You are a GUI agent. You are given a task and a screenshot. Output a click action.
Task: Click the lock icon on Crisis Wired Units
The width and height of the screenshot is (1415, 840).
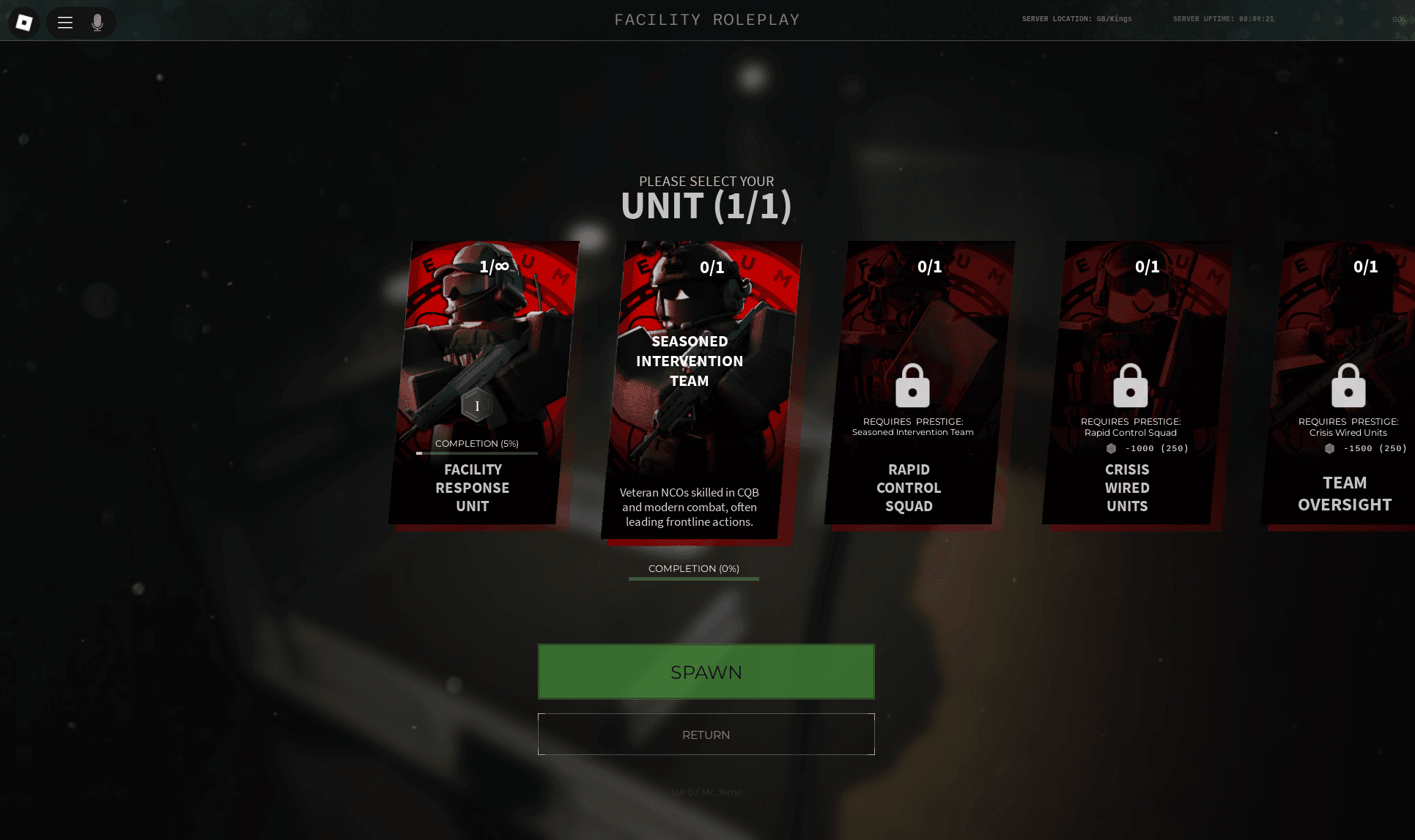coord(1131,386)
